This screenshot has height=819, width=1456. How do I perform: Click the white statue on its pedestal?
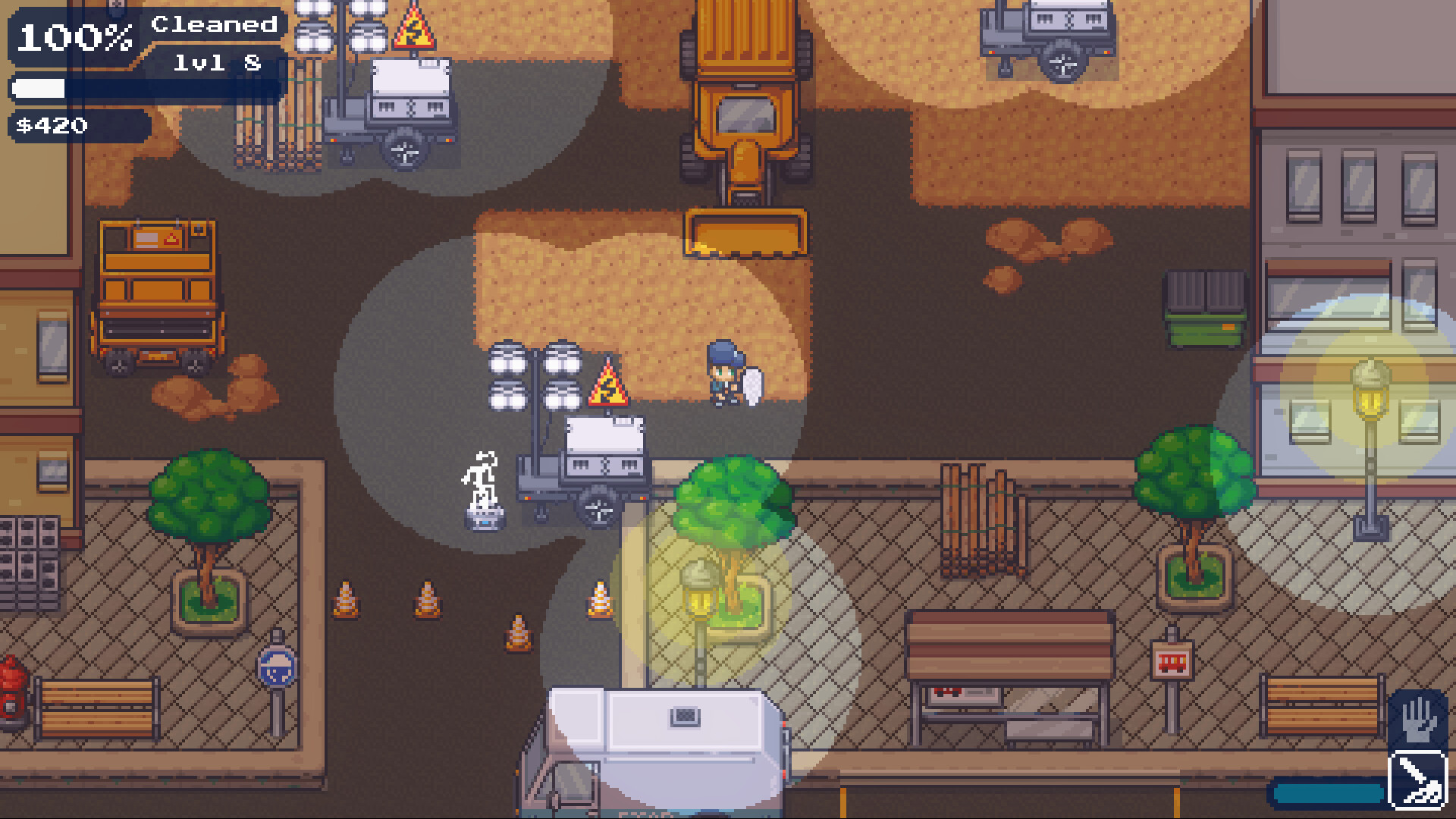482,489
